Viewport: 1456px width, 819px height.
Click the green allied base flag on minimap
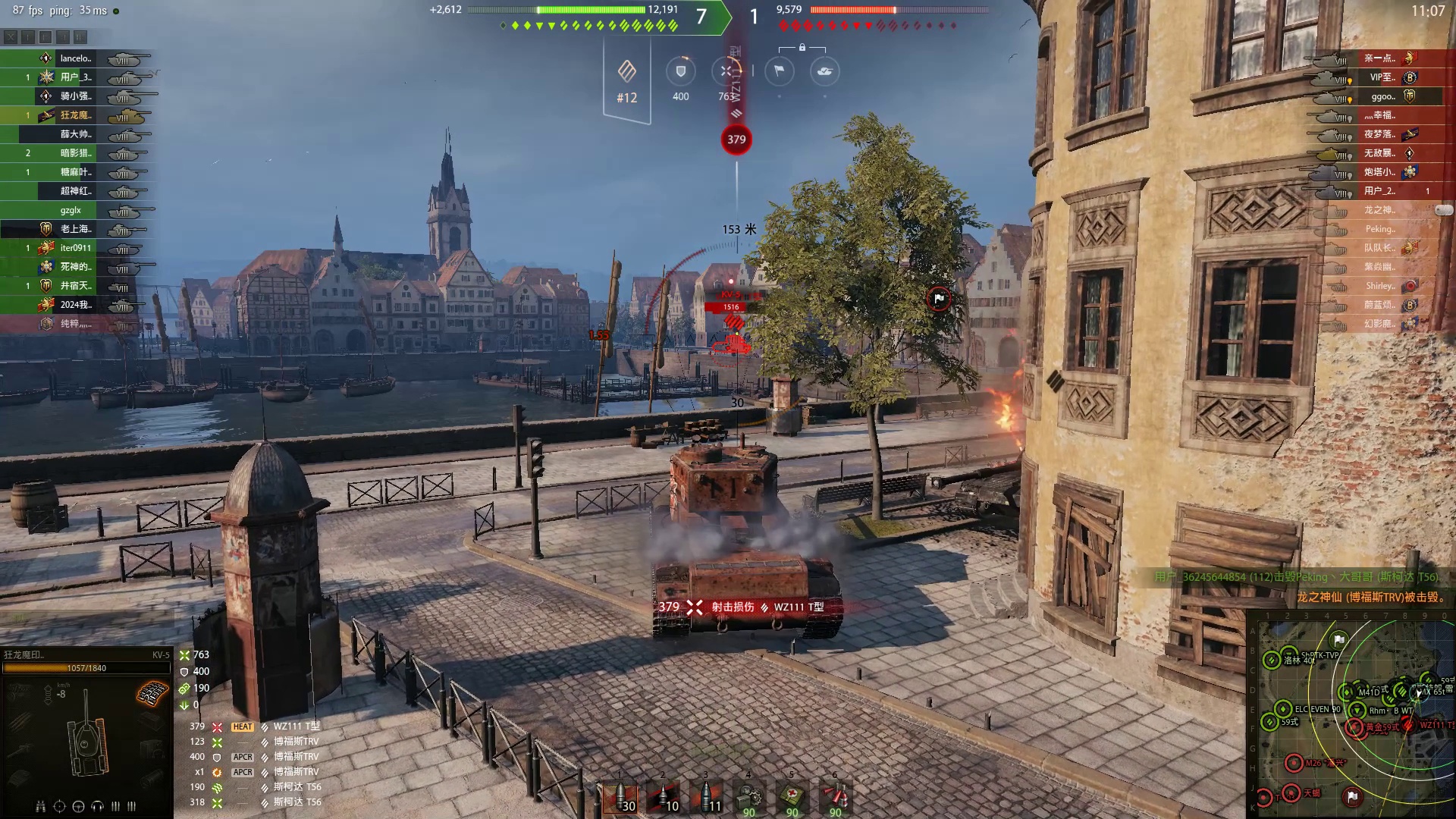click(1339, 640)
